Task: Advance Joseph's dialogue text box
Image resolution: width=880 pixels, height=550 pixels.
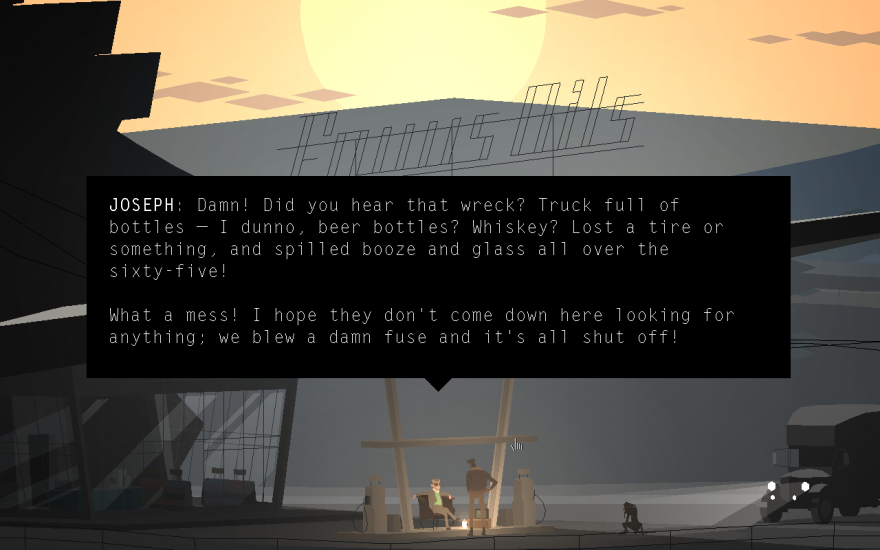Action: [438, 277]
